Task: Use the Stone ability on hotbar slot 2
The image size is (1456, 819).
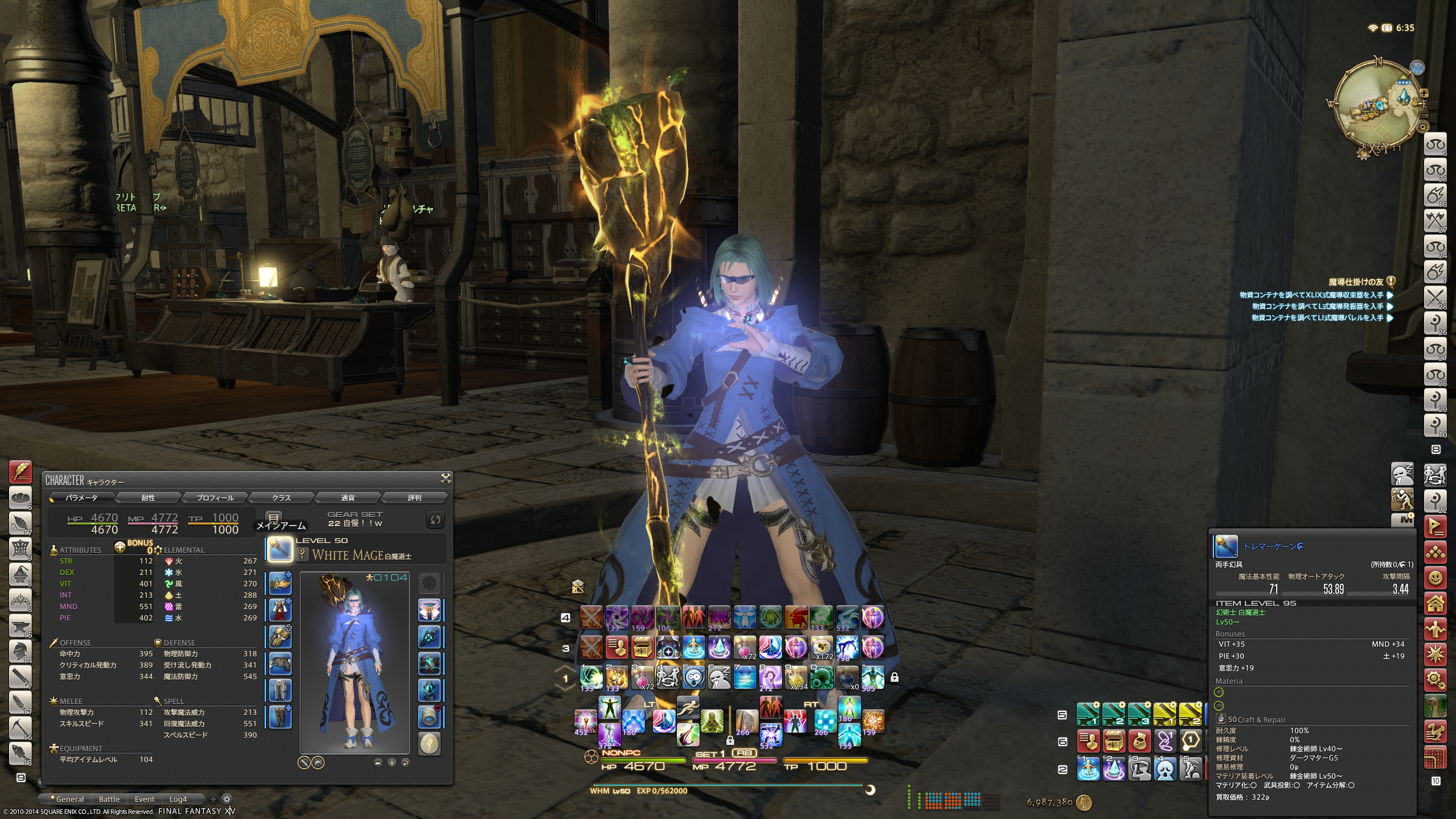Action: click(616, 677)
